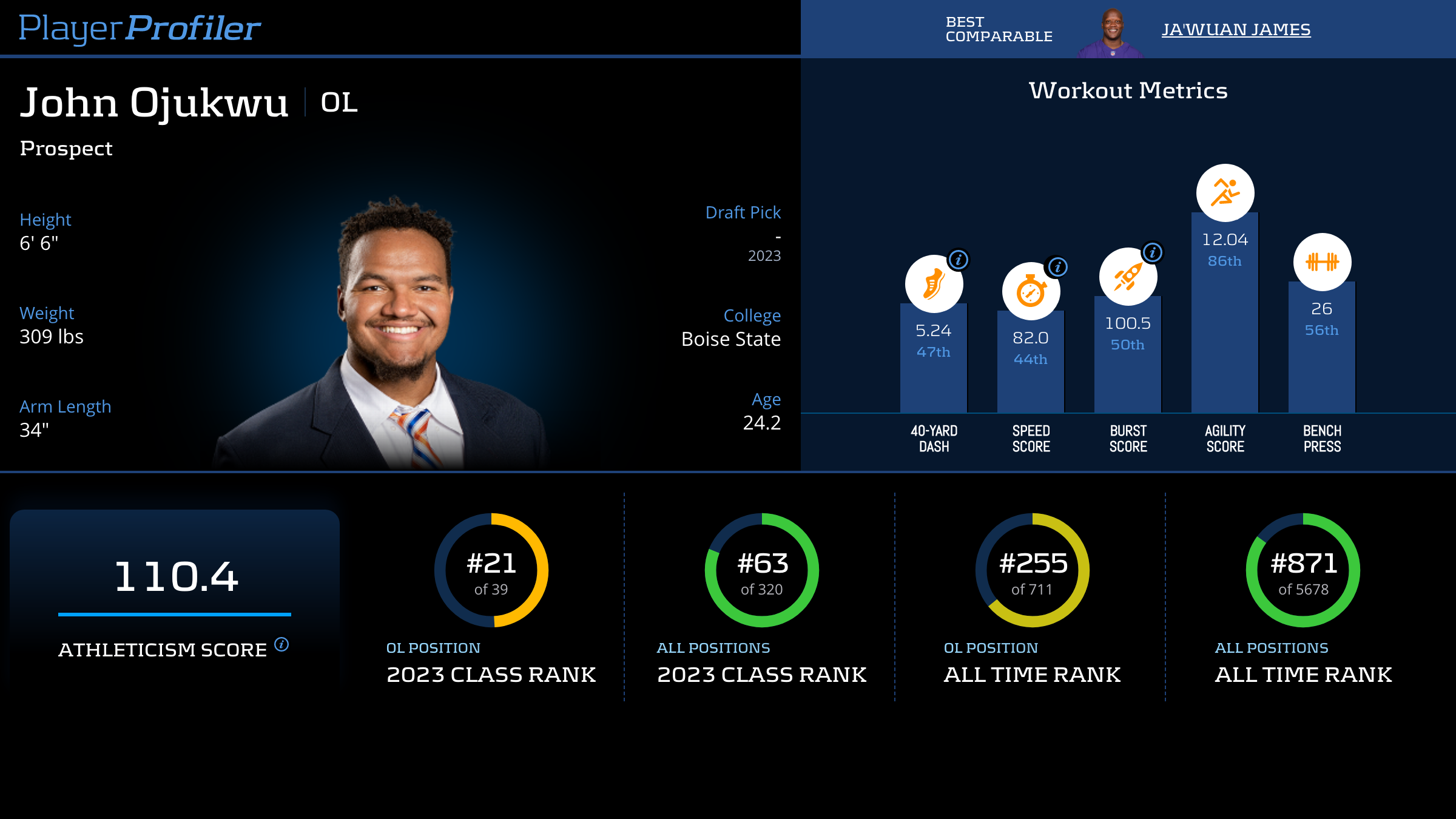Image resolution: width=1456 pixels, height=819 pixels.
Task: Open the Ja'Wuan James comparable player link
Action: 1236,29
